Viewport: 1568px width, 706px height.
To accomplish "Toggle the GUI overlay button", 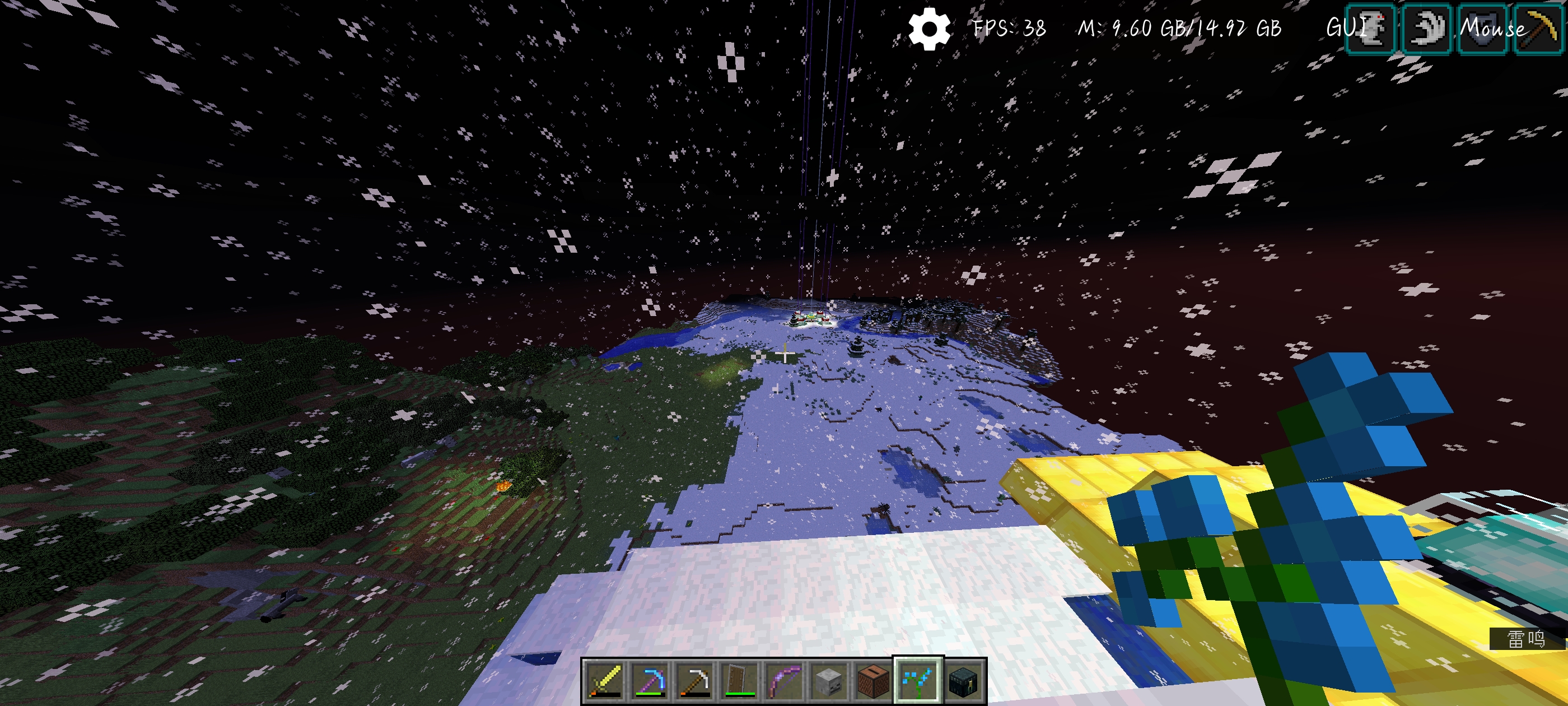I will coord(1346,28).
